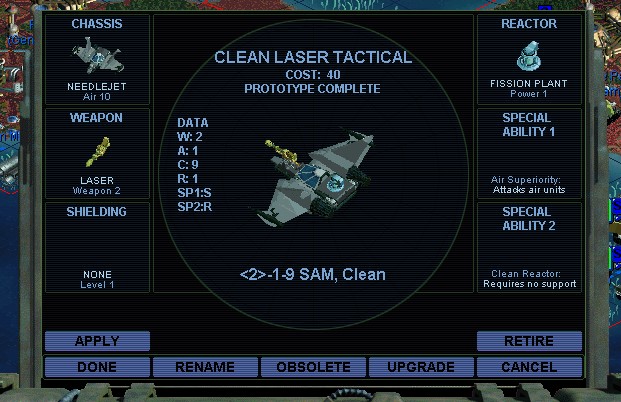Mark this design as Obsolete

tap(313, 367)
